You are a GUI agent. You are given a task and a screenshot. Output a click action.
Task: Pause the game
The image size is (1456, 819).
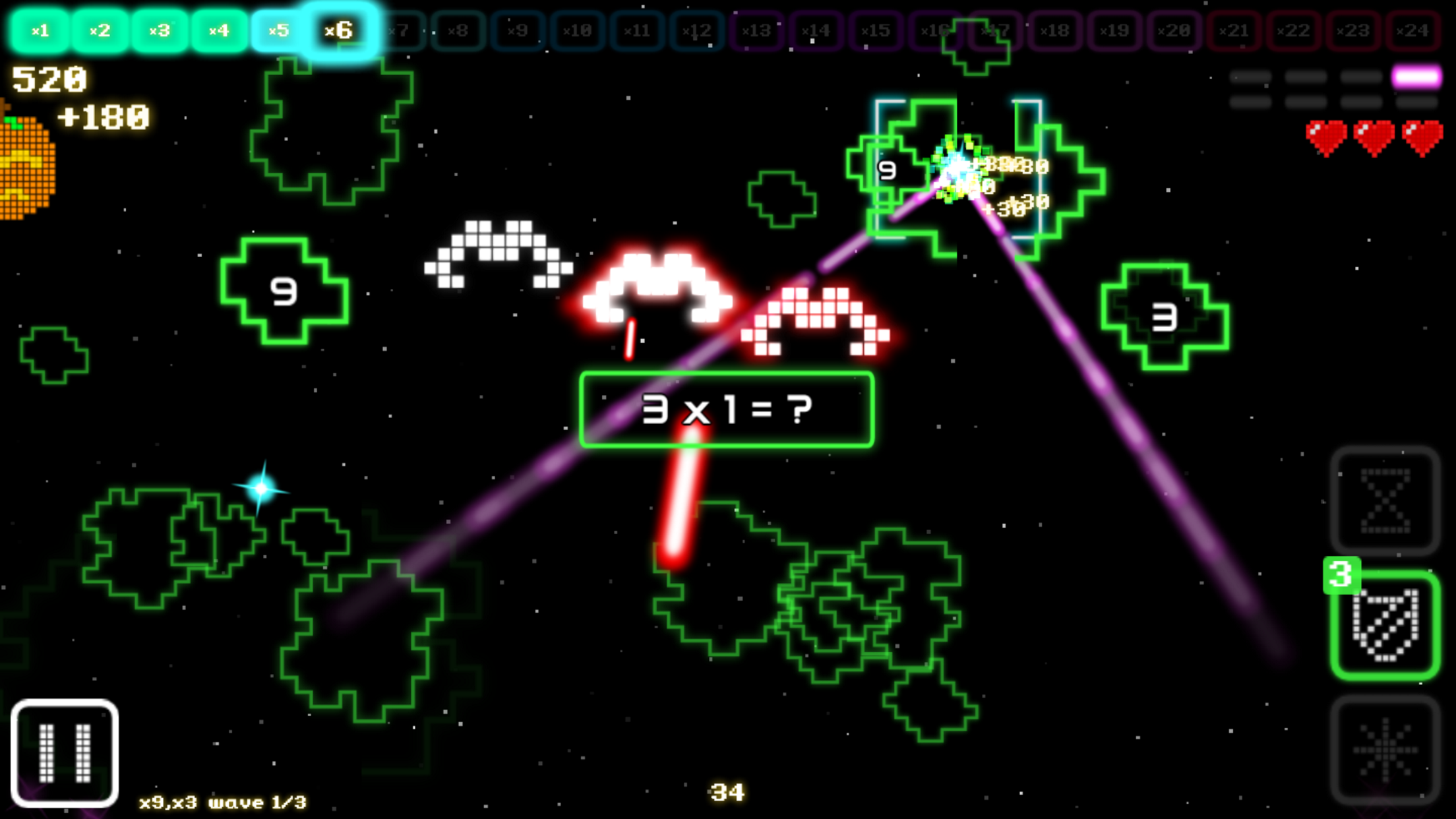pyautogui.click(x=65, y=752)
